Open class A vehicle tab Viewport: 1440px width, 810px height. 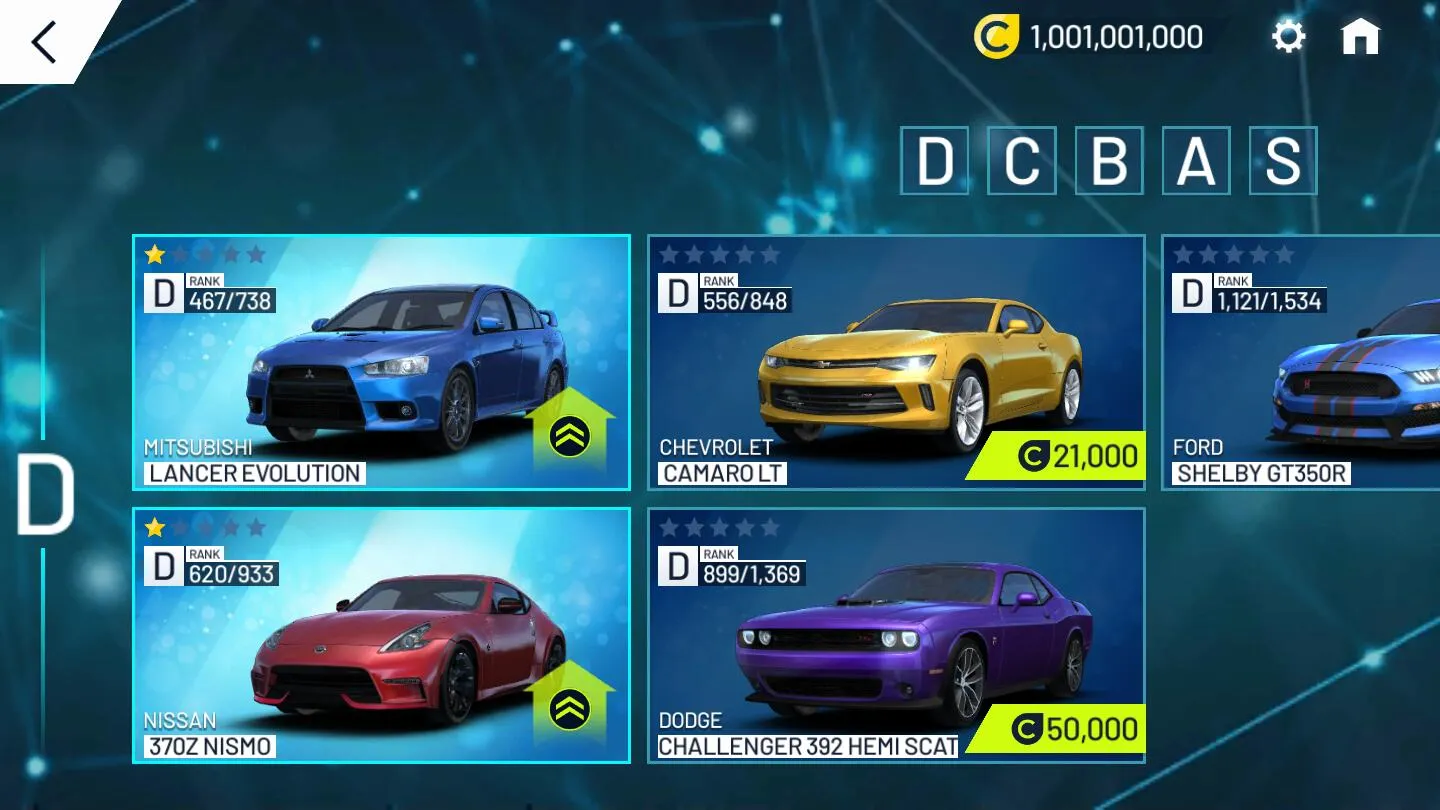pos(1194,162)
